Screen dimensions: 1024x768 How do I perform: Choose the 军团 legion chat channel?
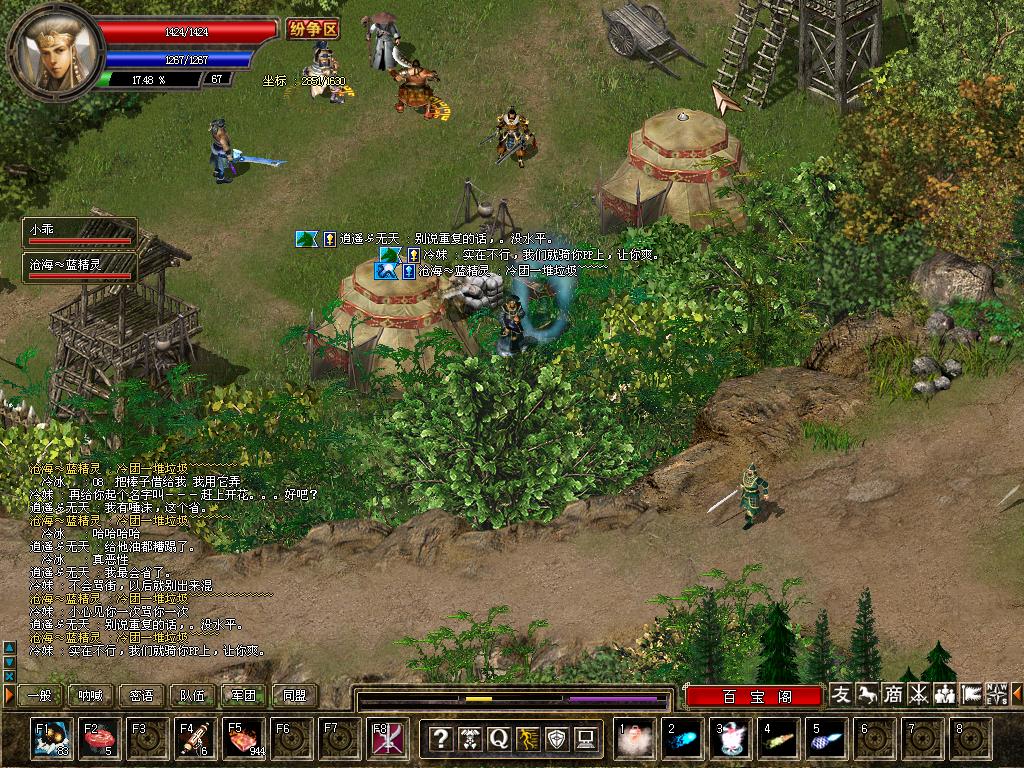[244, 695]
